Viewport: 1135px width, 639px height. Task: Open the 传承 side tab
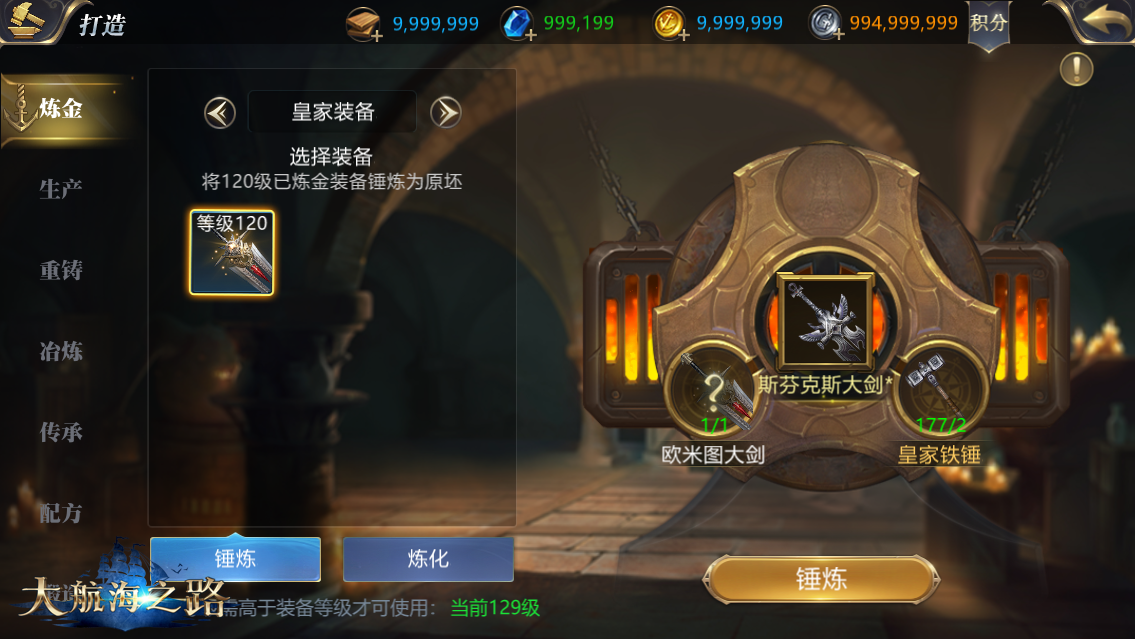(x=61, y=432)
